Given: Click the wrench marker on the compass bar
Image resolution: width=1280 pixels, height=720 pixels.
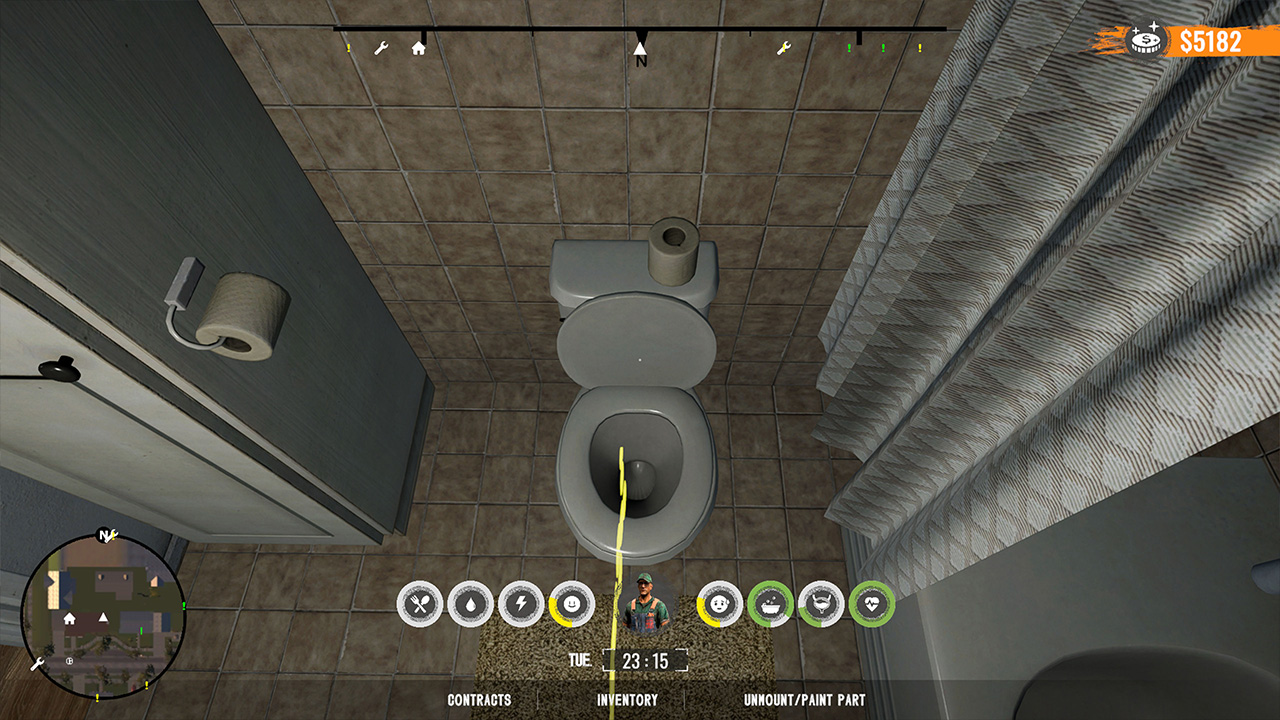Looking at the screenshot, I should pos(381,48).
